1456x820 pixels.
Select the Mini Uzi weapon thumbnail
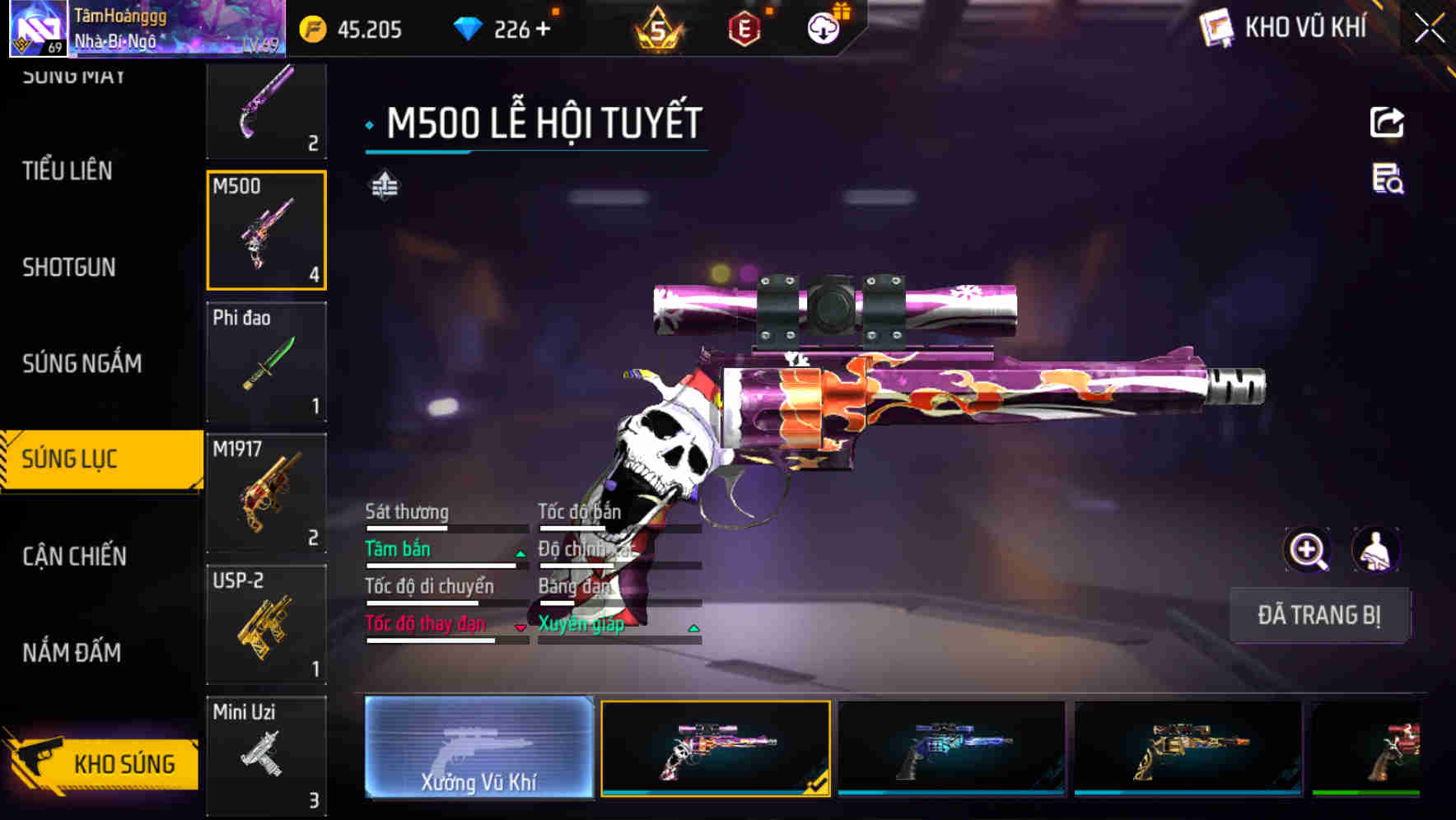click(x=266, y=753)
